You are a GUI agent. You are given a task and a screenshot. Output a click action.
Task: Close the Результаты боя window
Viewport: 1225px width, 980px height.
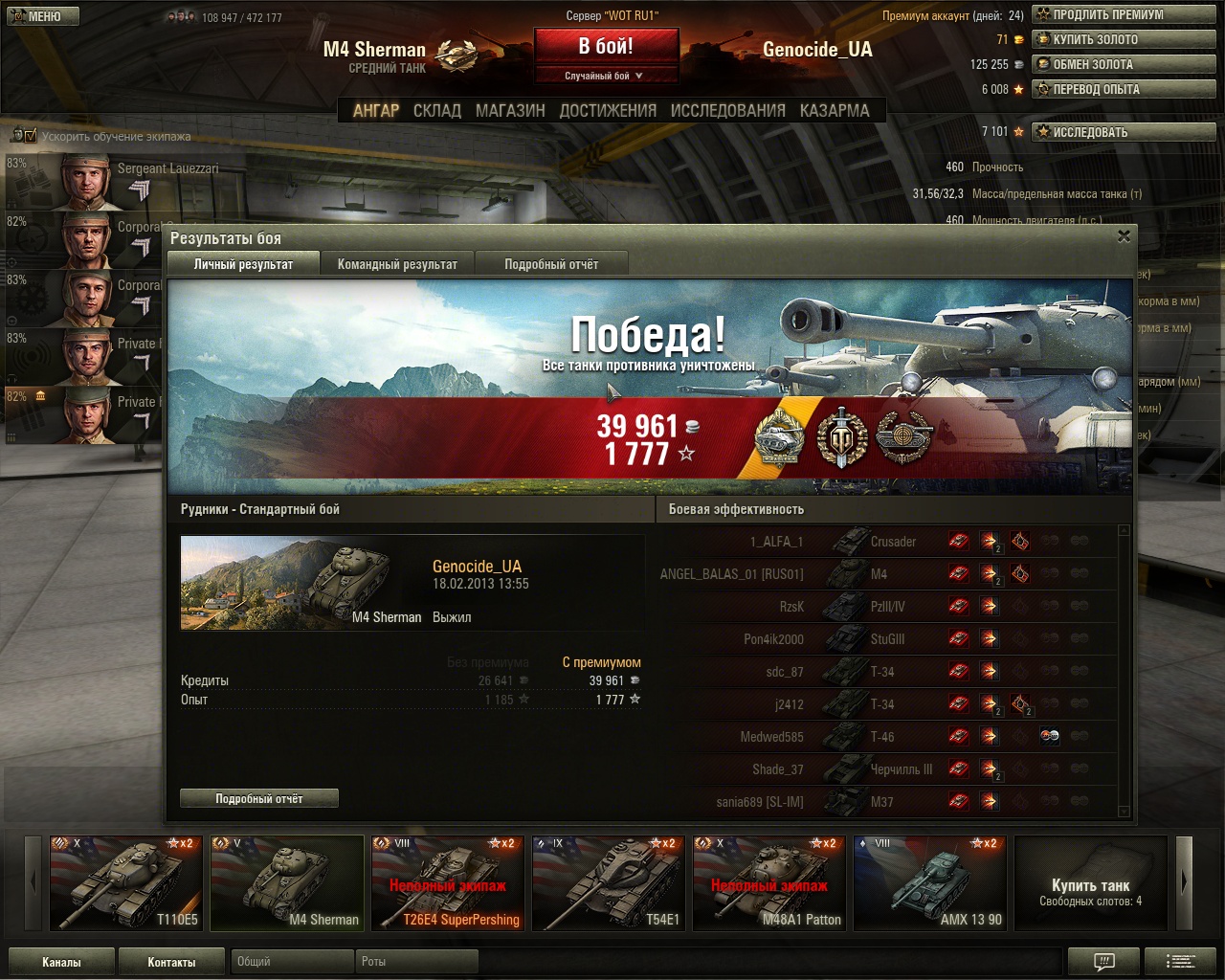coord(1124,236)
